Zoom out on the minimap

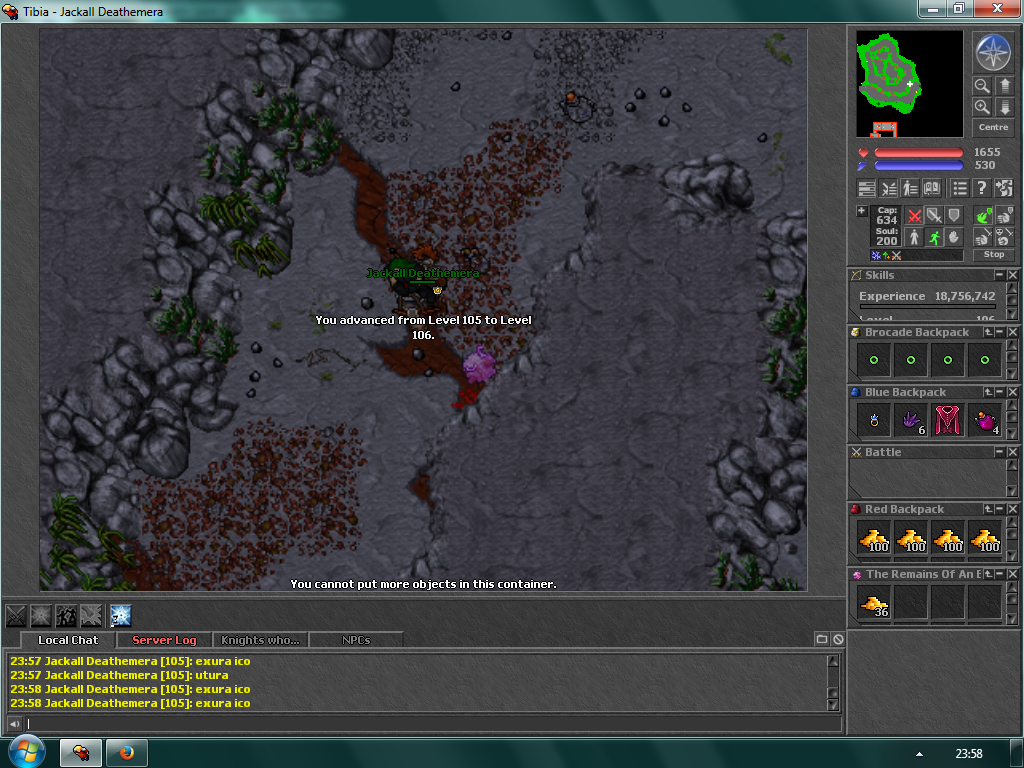tap(982, 86)
